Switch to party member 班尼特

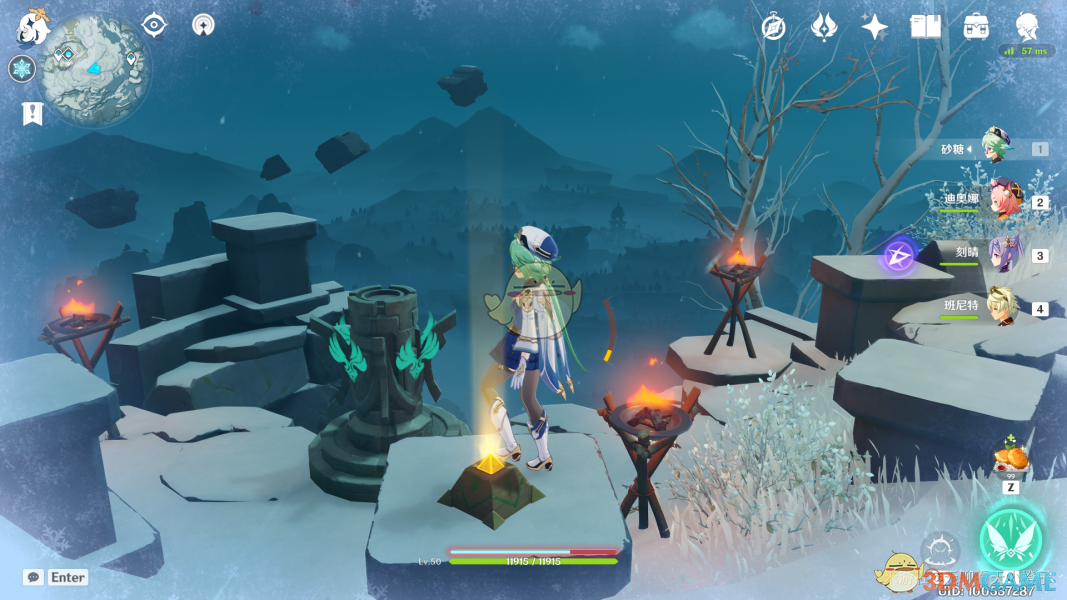tap(1003, 307)
